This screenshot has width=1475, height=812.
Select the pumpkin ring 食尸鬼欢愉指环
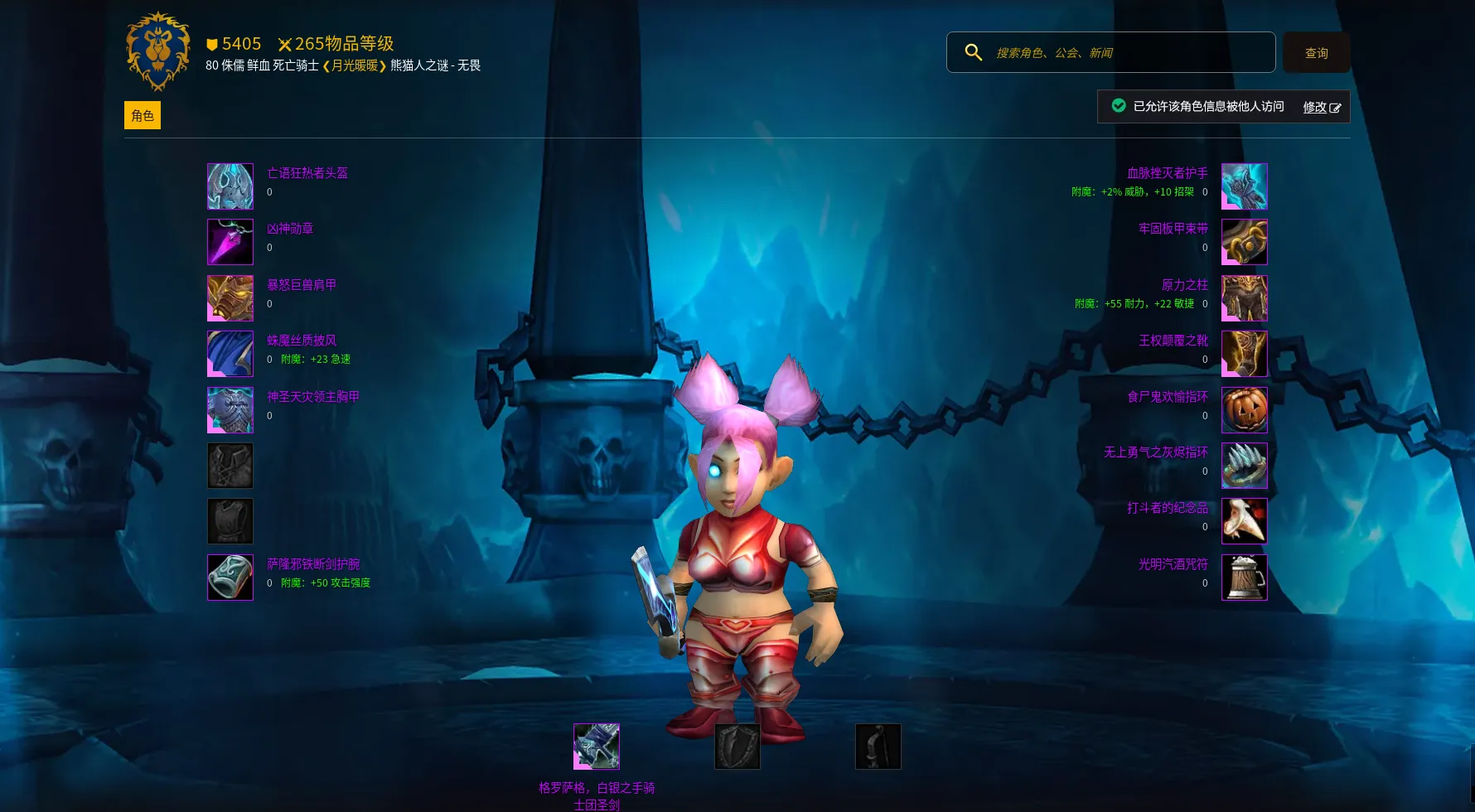click(x=1244, y=410)
